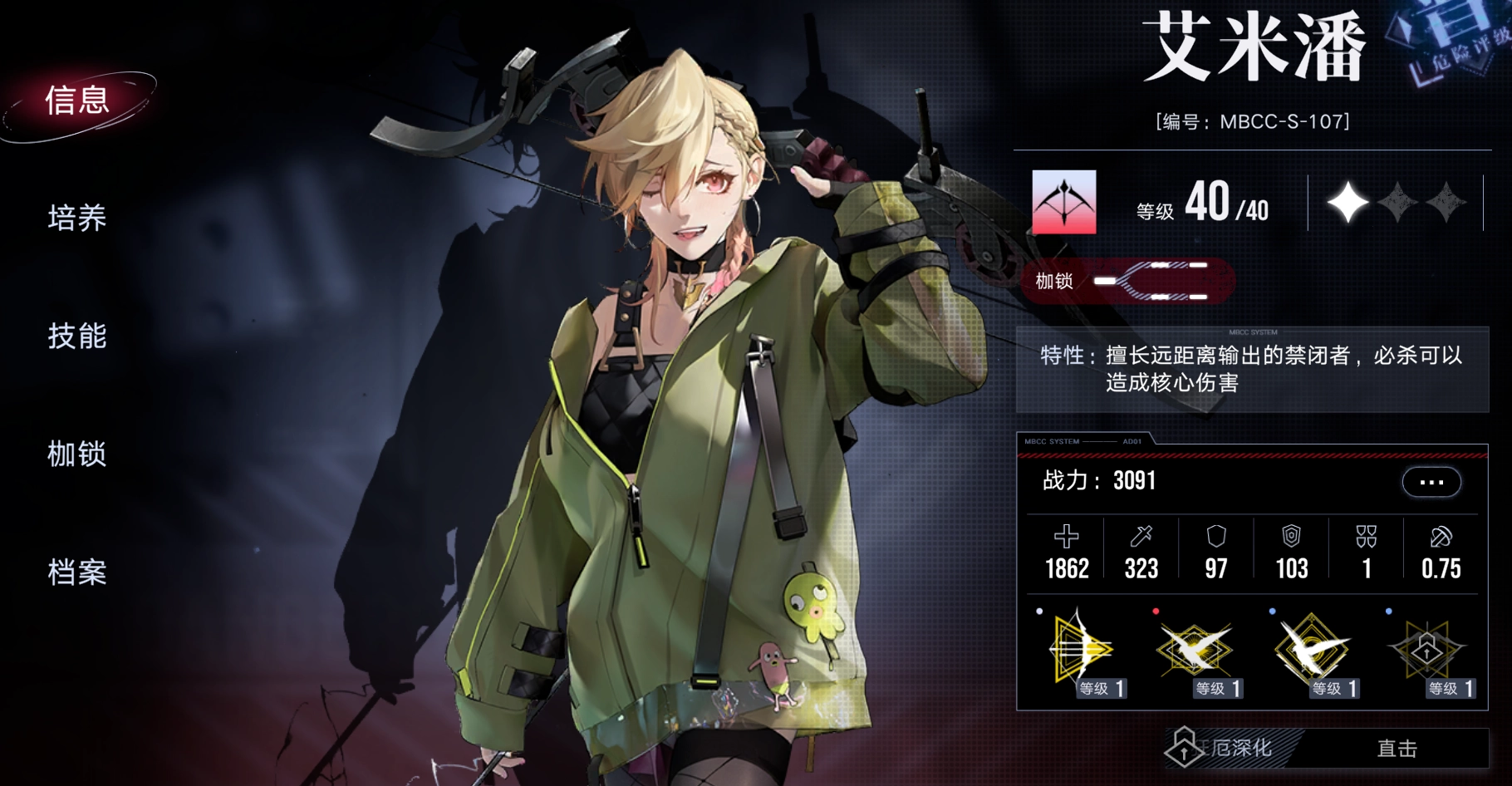Select the bow and arrow skill icon
1512x786 pixels.
tap(1082, 652)
